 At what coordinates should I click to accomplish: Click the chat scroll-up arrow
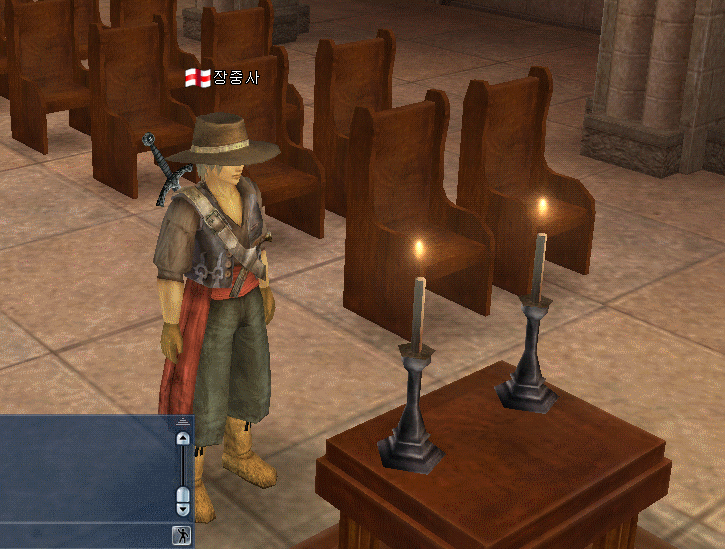click(182, 438)
